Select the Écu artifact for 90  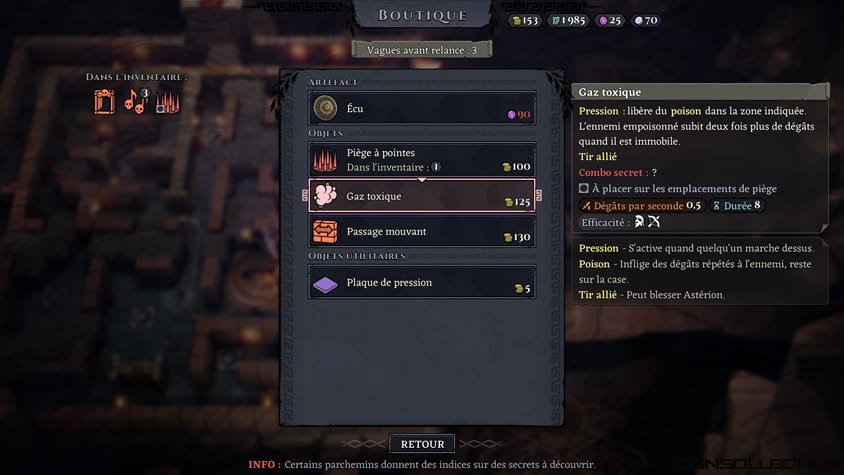421,108
